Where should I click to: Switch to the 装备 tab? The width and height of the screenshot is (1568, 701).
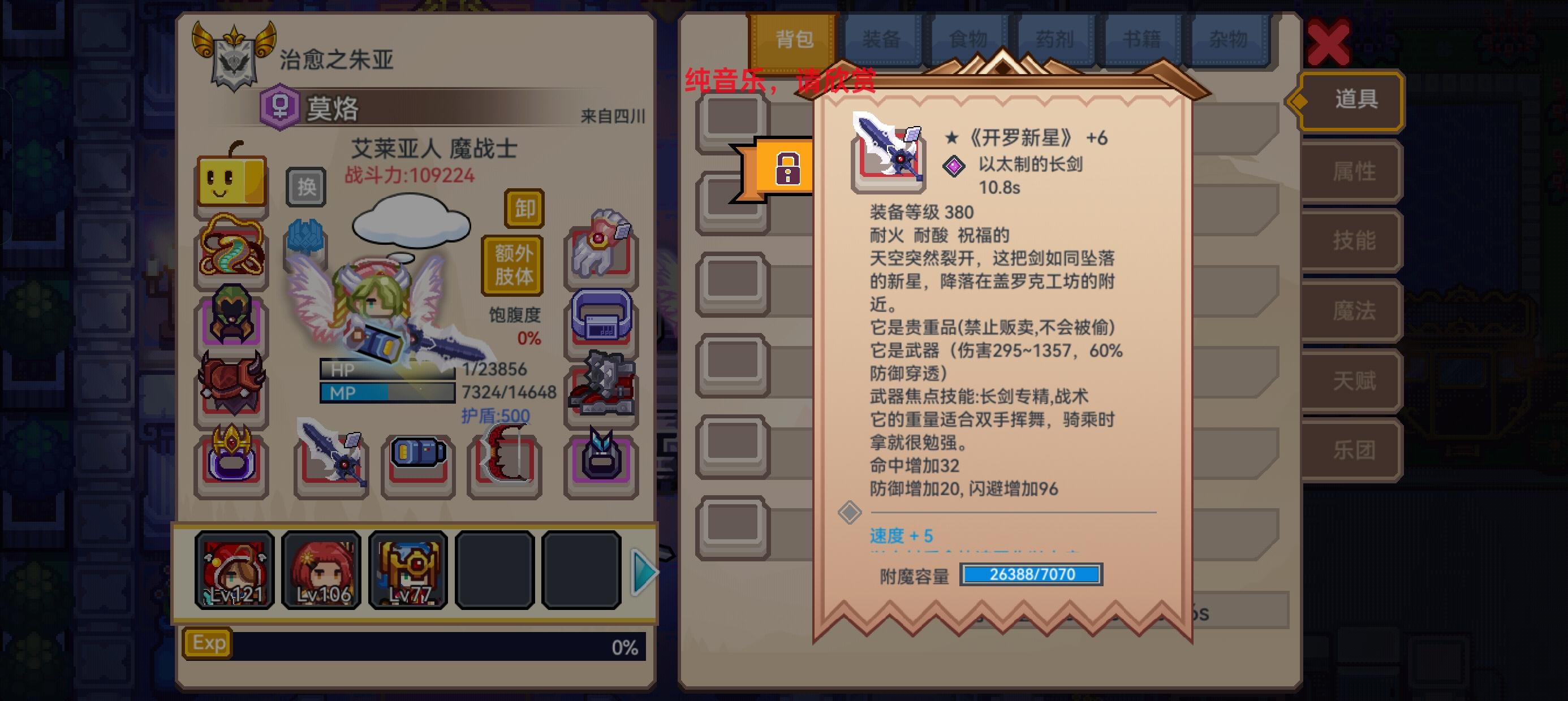882,38
